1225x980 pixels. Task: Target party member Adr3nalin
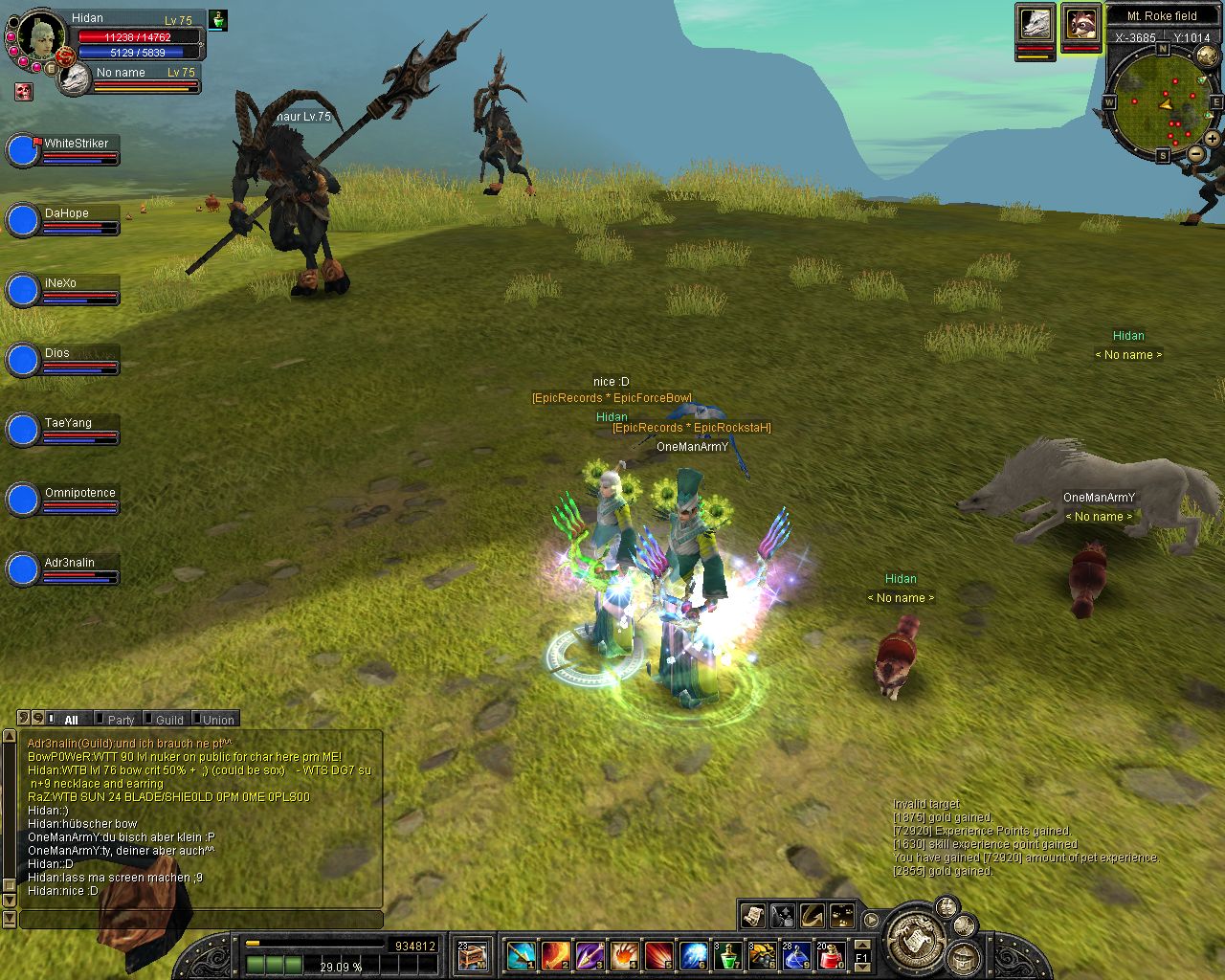(69, 563)
